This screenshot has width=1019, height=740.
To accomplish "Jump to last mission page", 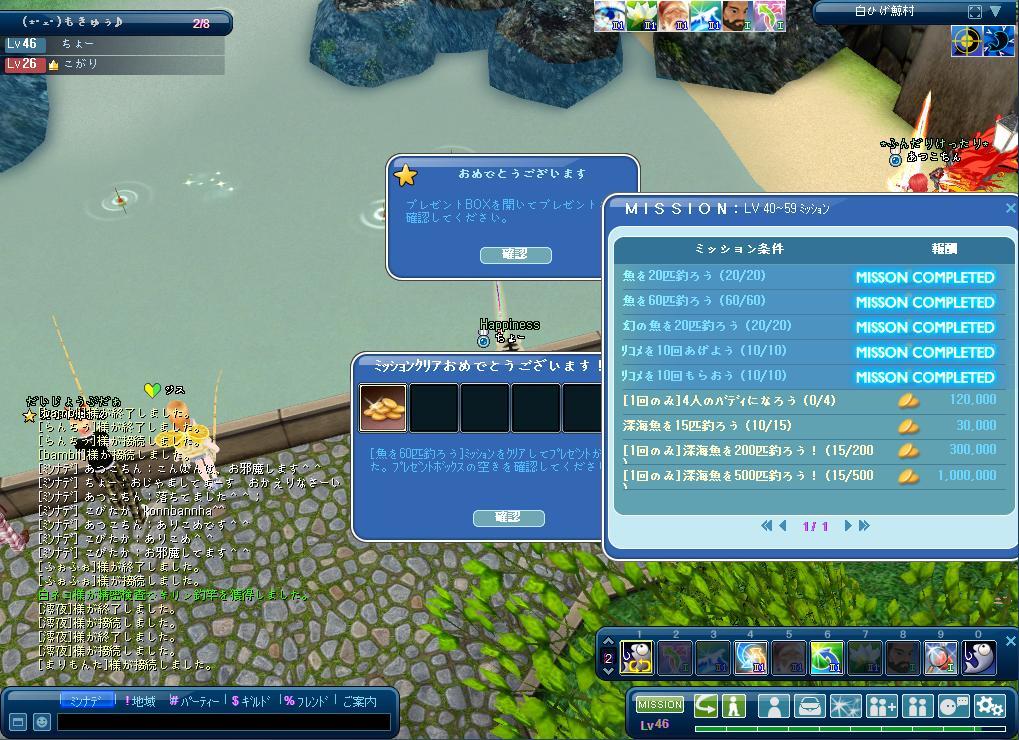I will coord(864,526).
